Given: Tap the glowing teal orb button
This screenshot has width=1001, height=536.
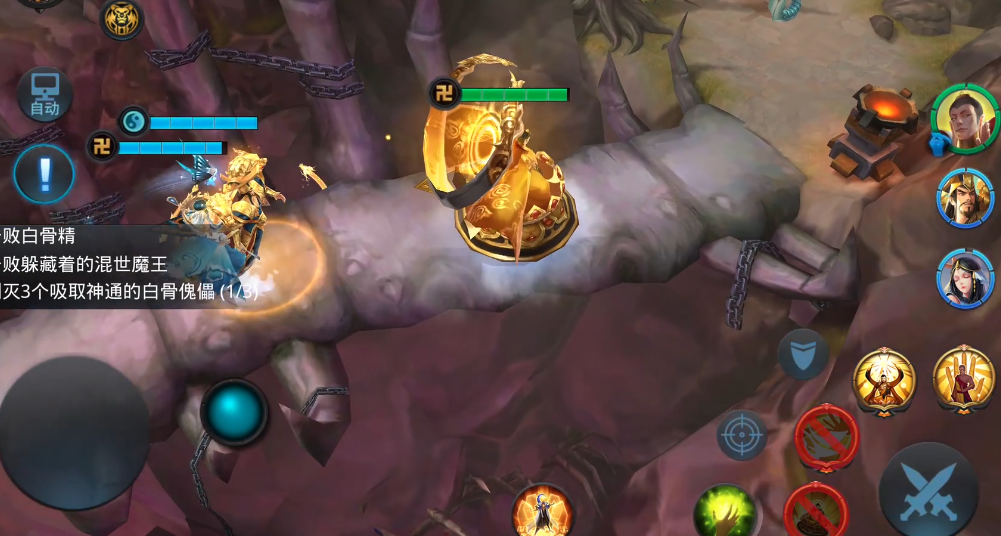Looking at the screenshot, I should tap(235, 411).
